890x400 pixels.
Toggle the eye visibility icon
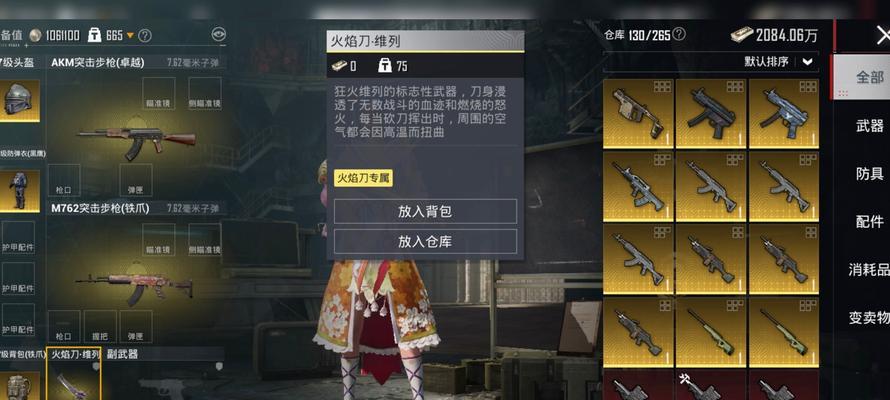(x=219, y=34)
